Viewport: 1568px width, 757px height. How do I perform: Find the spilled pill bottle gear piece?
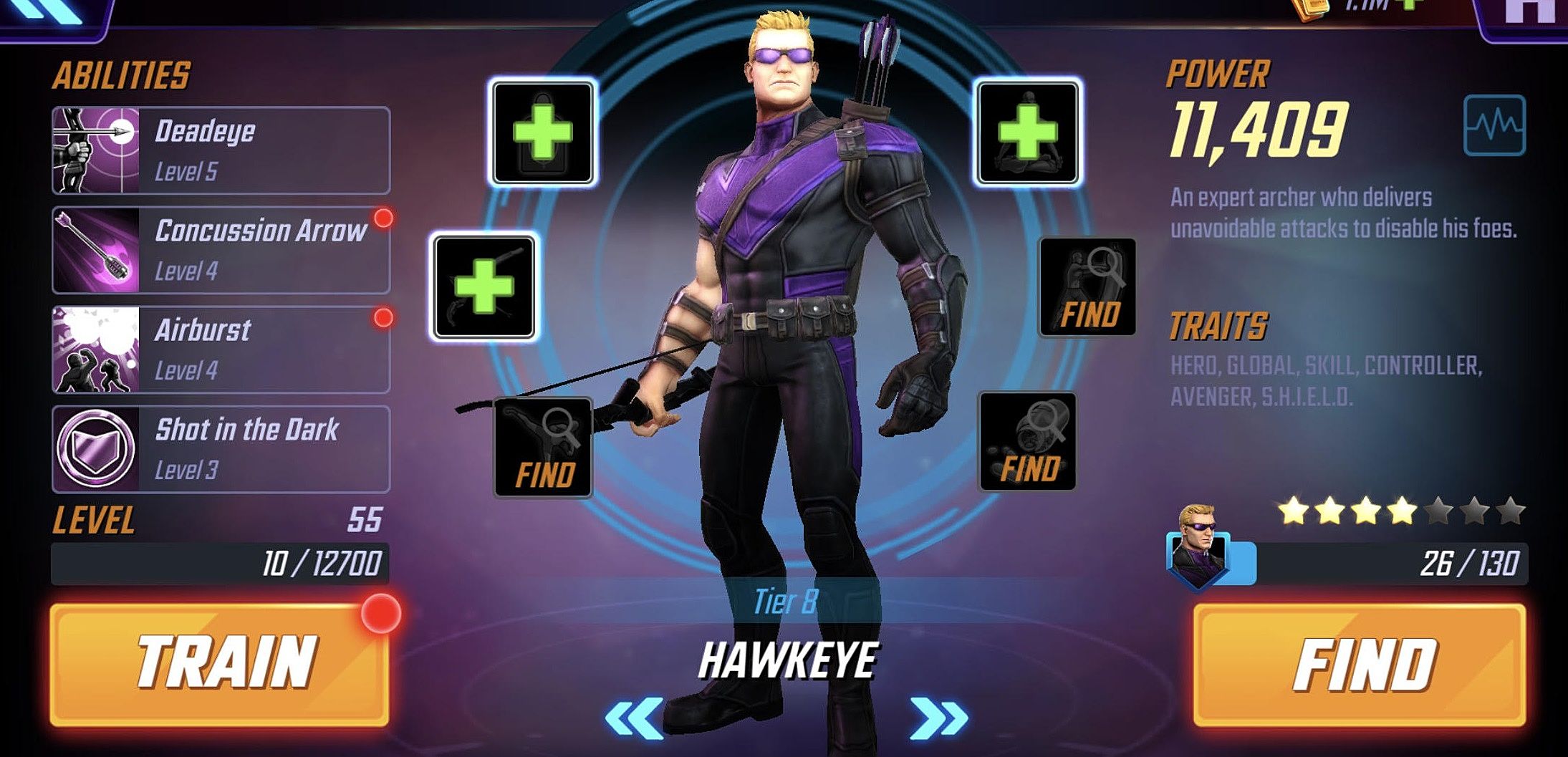(1027, 441)
